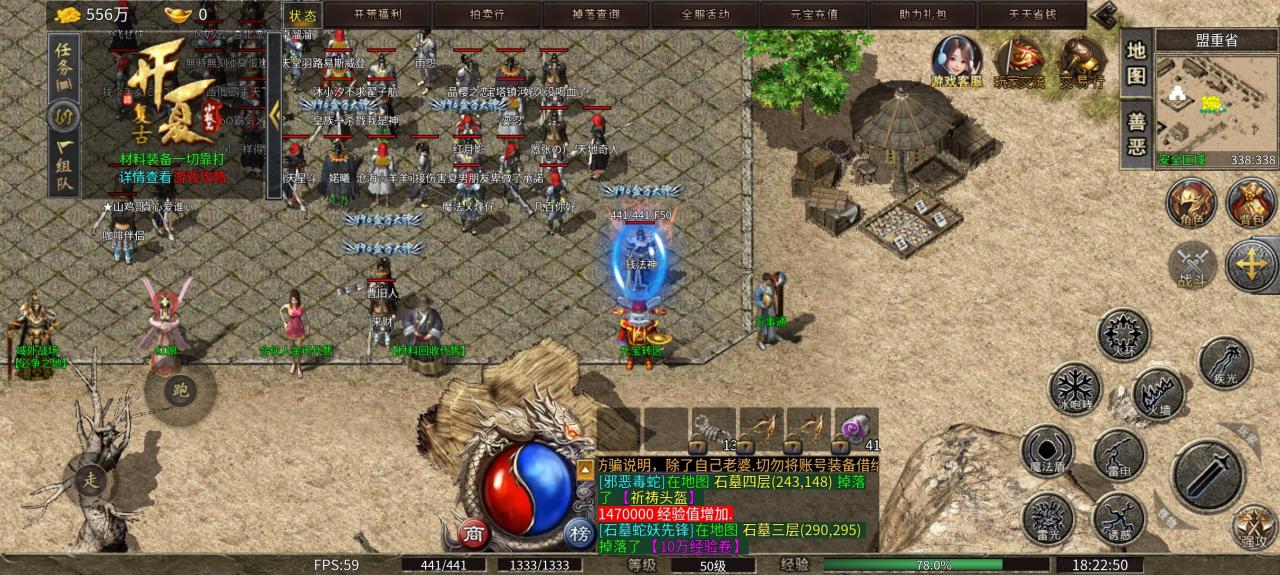Cast the 火墙 fire wall skill
The image size is (1280, 575).
(1158, 394)
